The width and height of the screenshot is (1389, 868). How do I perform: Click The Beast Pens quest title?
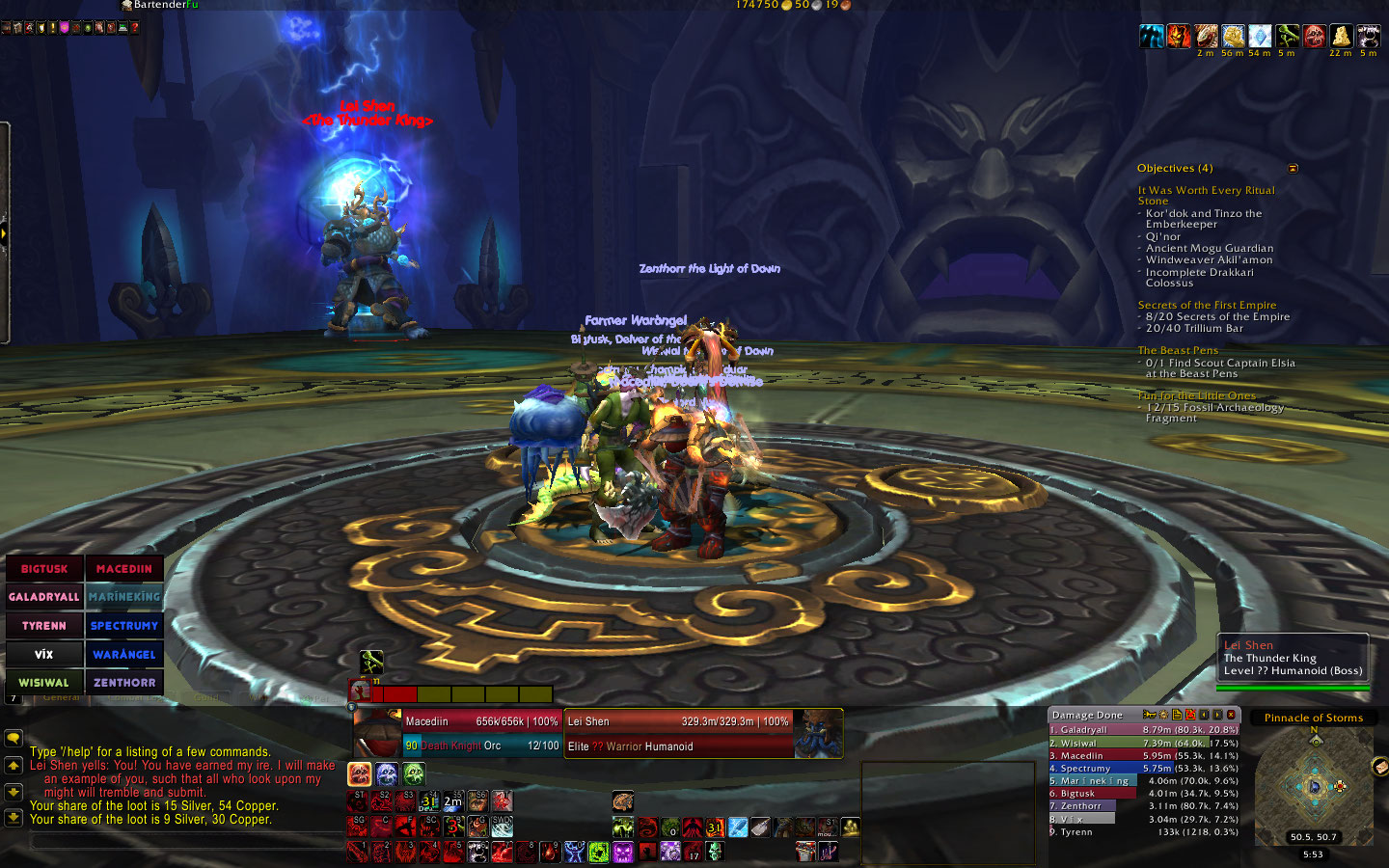[x=1178, y=350]
